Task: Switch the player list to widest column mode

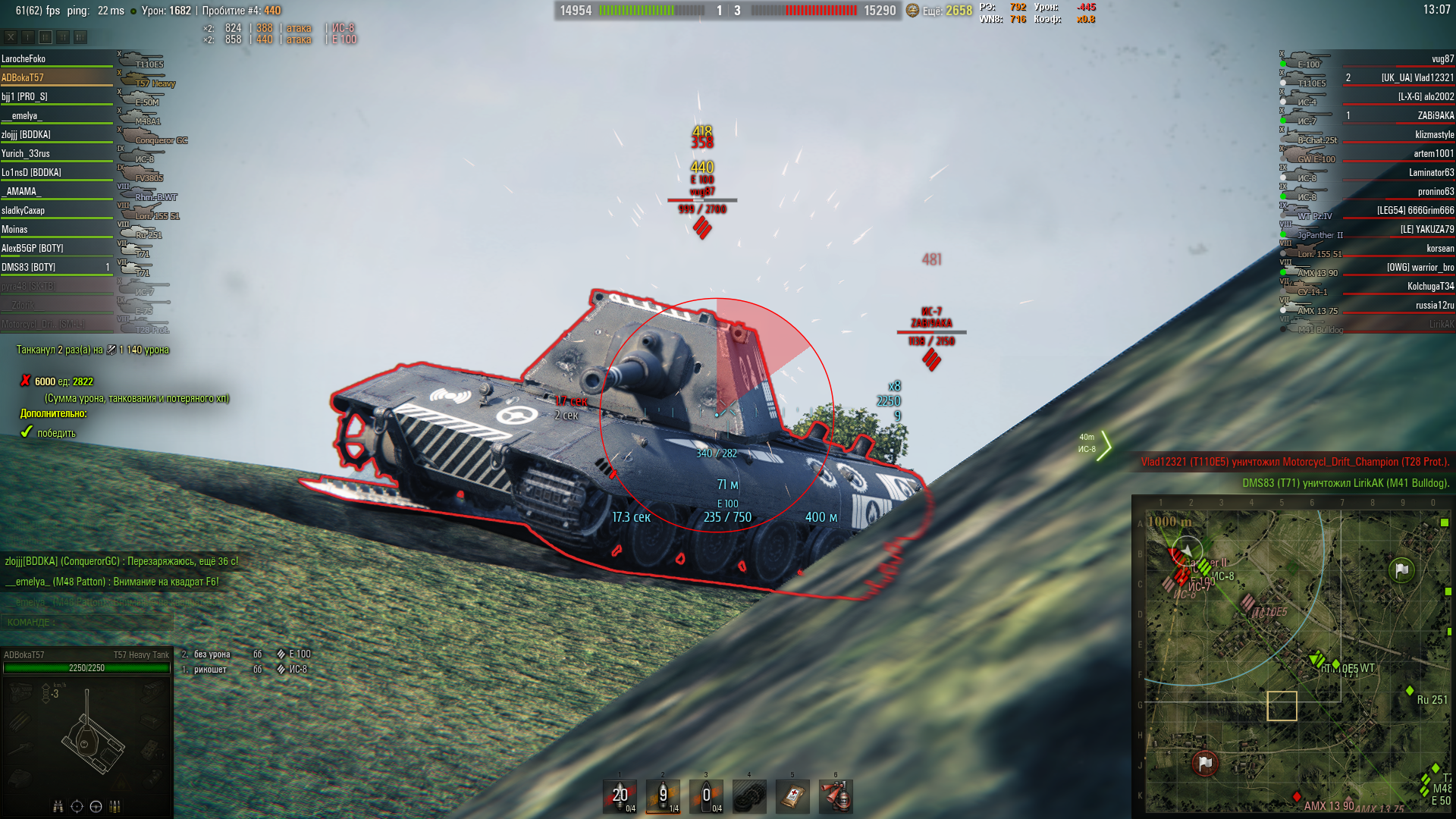Action: click(80, 36)
